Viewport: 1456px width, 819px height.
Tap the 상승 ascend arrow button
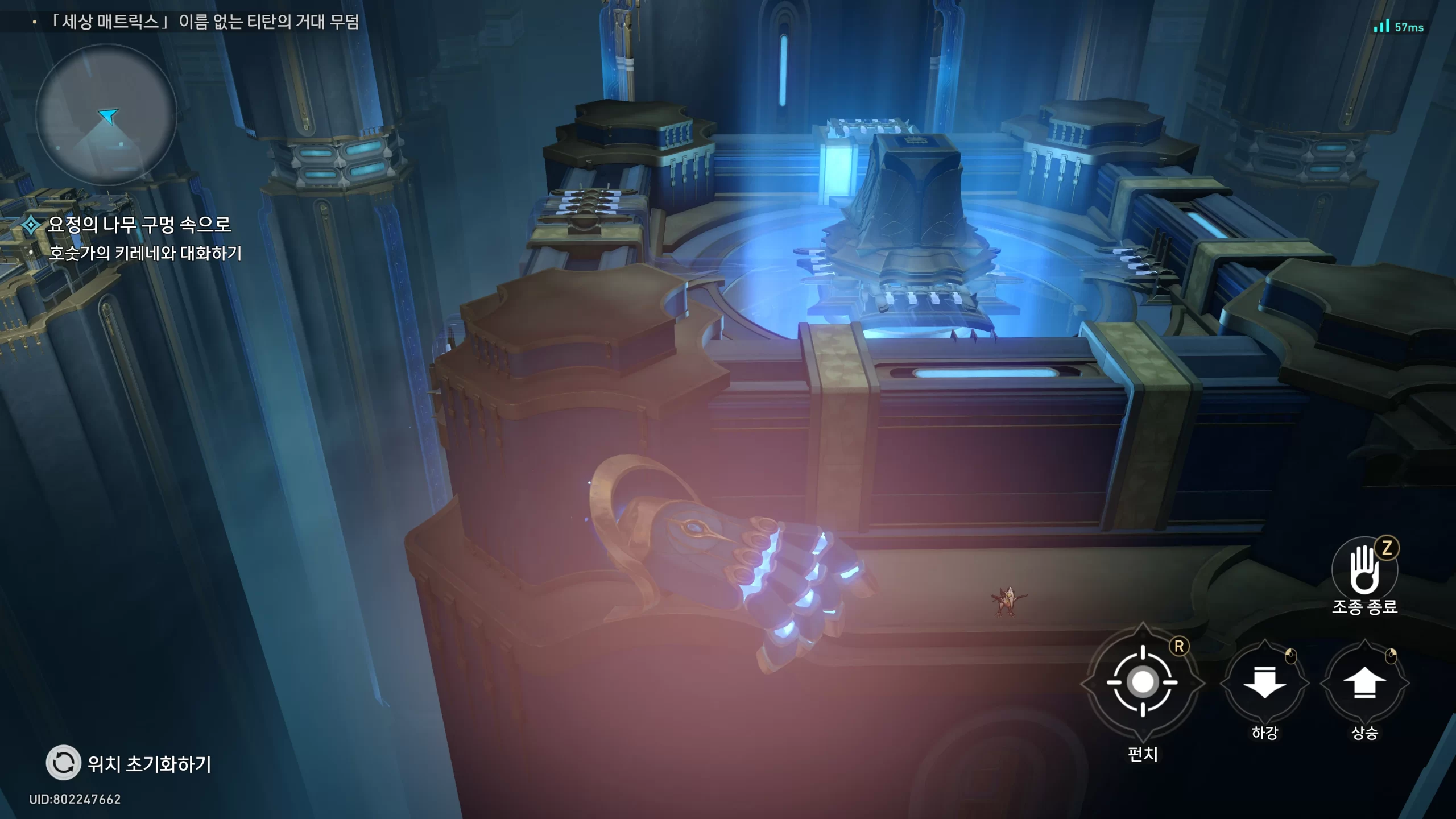[x=1364, y=683]
